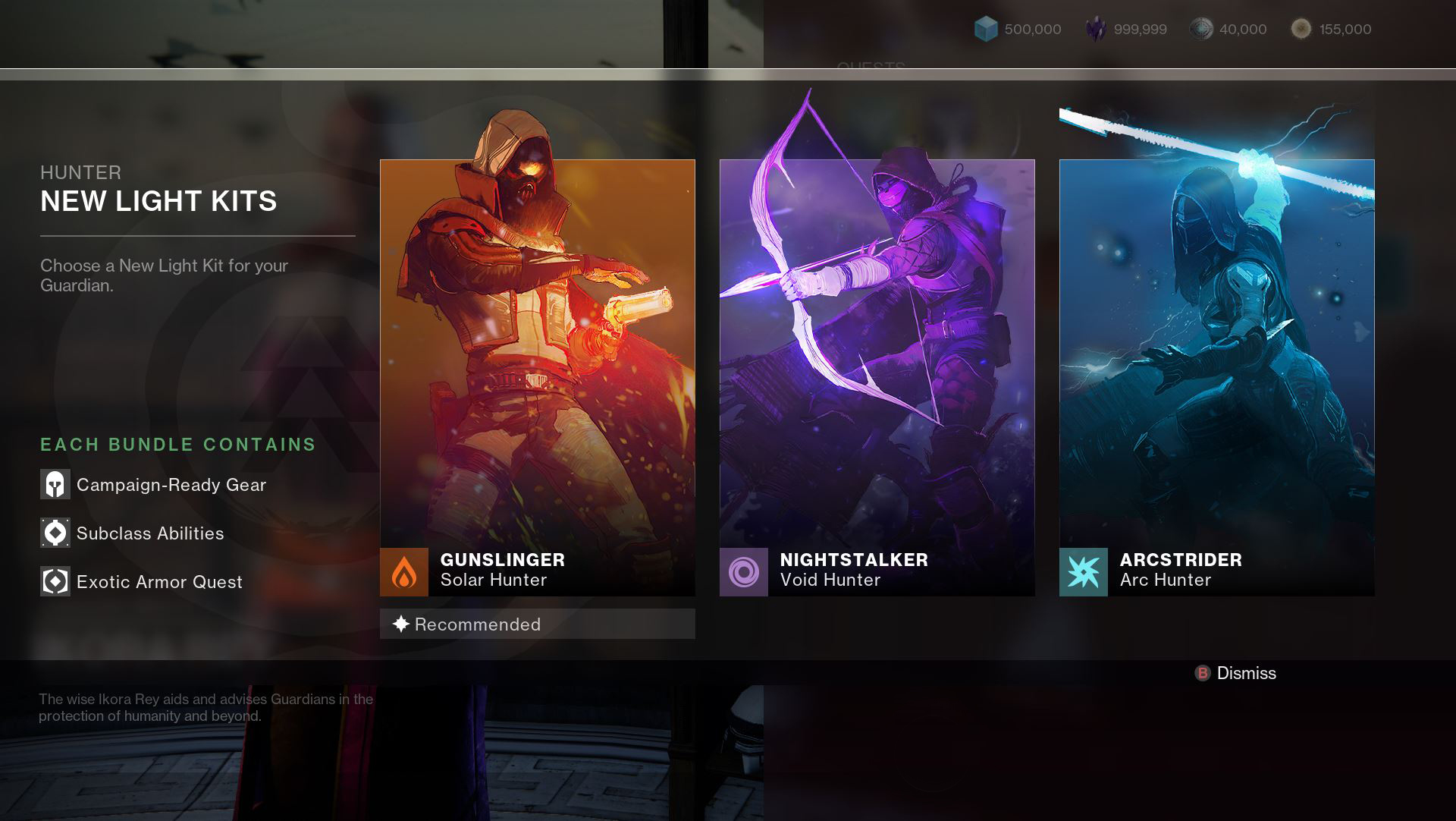Click the Glimmer currency icon
The width and height of the screenshot is (1456, 821).
(x=986, y=29)
